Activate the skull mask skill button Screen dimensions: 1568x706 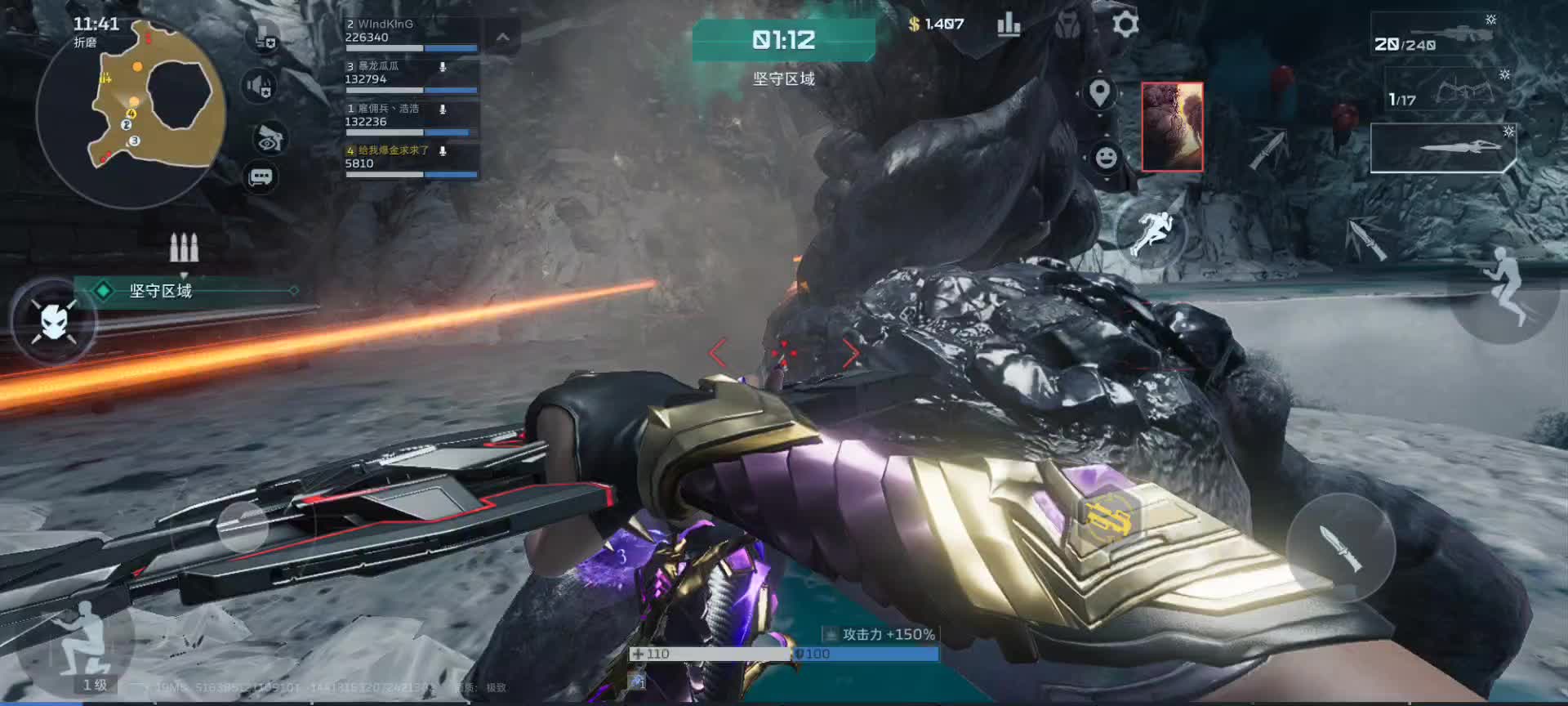point(54,322)
